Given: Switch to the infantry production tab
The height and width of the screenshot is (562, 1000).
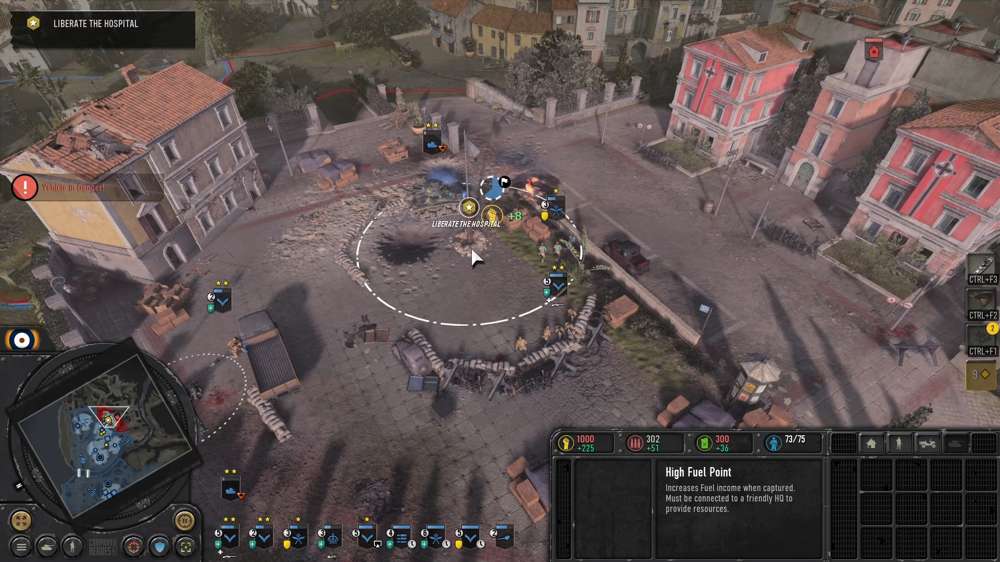Looking at the screenshot, I should coord(900,443).
